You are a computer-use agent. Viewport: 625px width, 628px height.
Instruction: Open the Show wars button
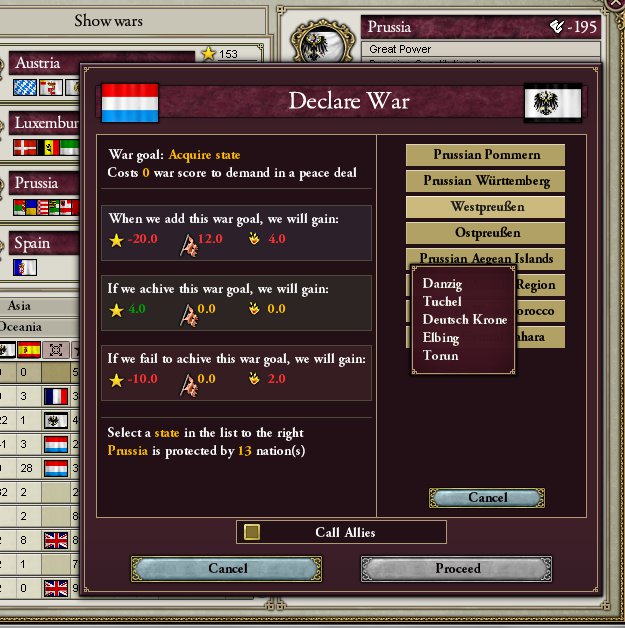click(108, 20)
